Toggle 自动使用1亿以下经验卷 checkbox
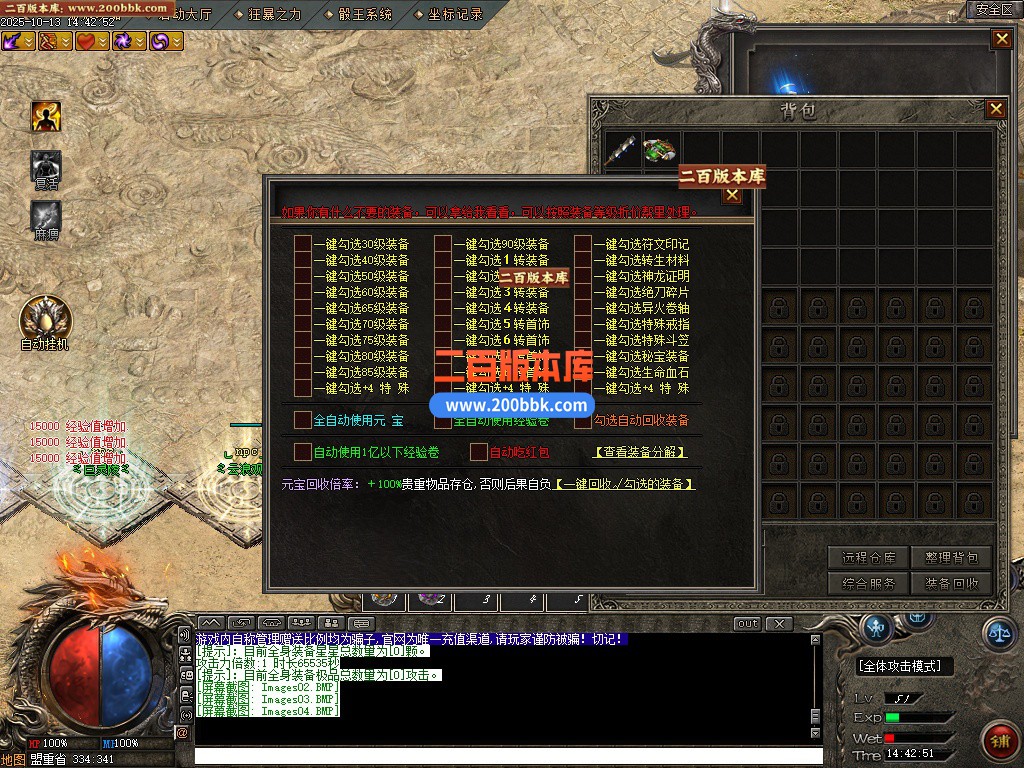 (x=303, y=452)
